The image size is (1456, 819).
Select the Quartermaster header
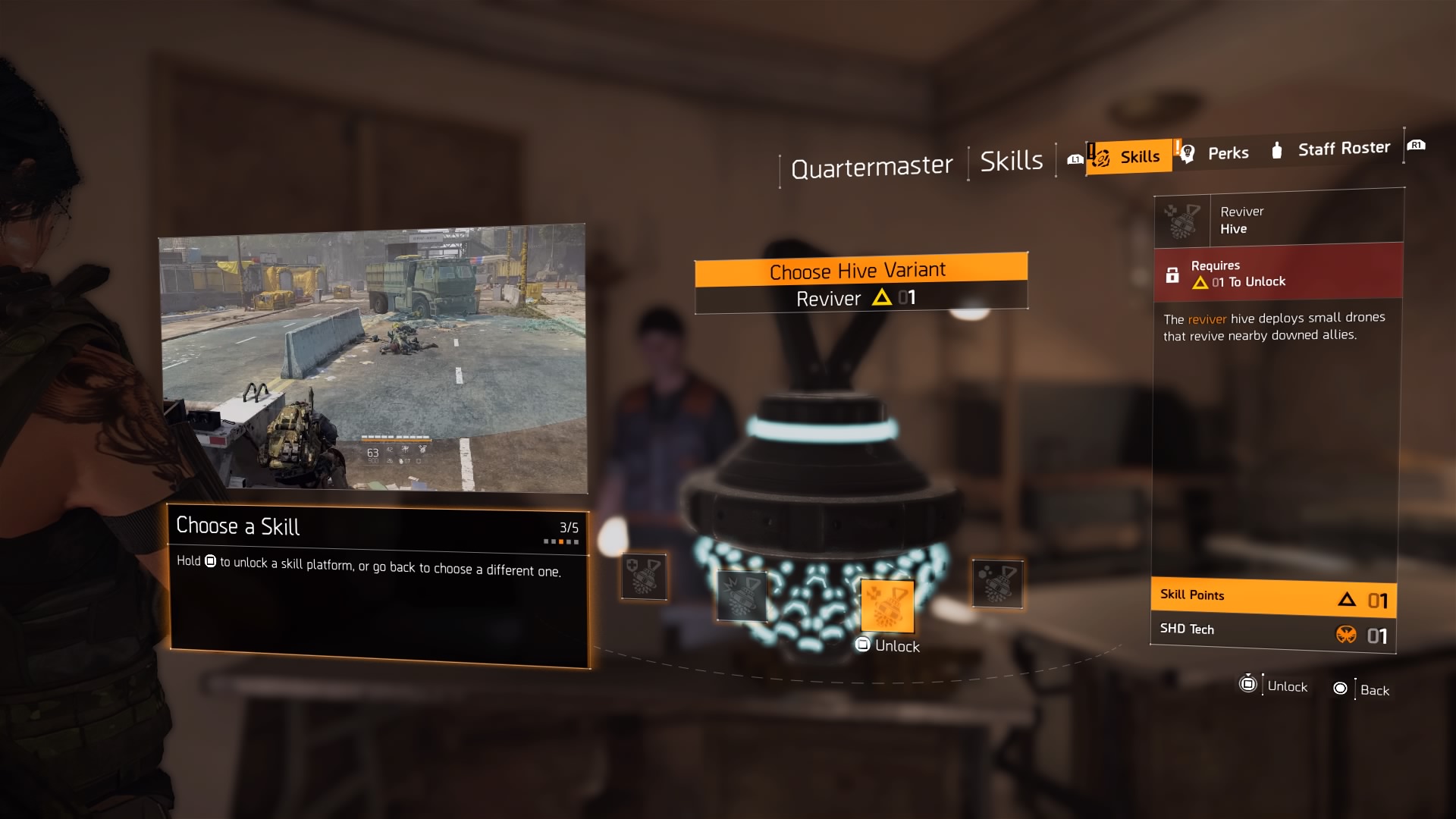871,165
